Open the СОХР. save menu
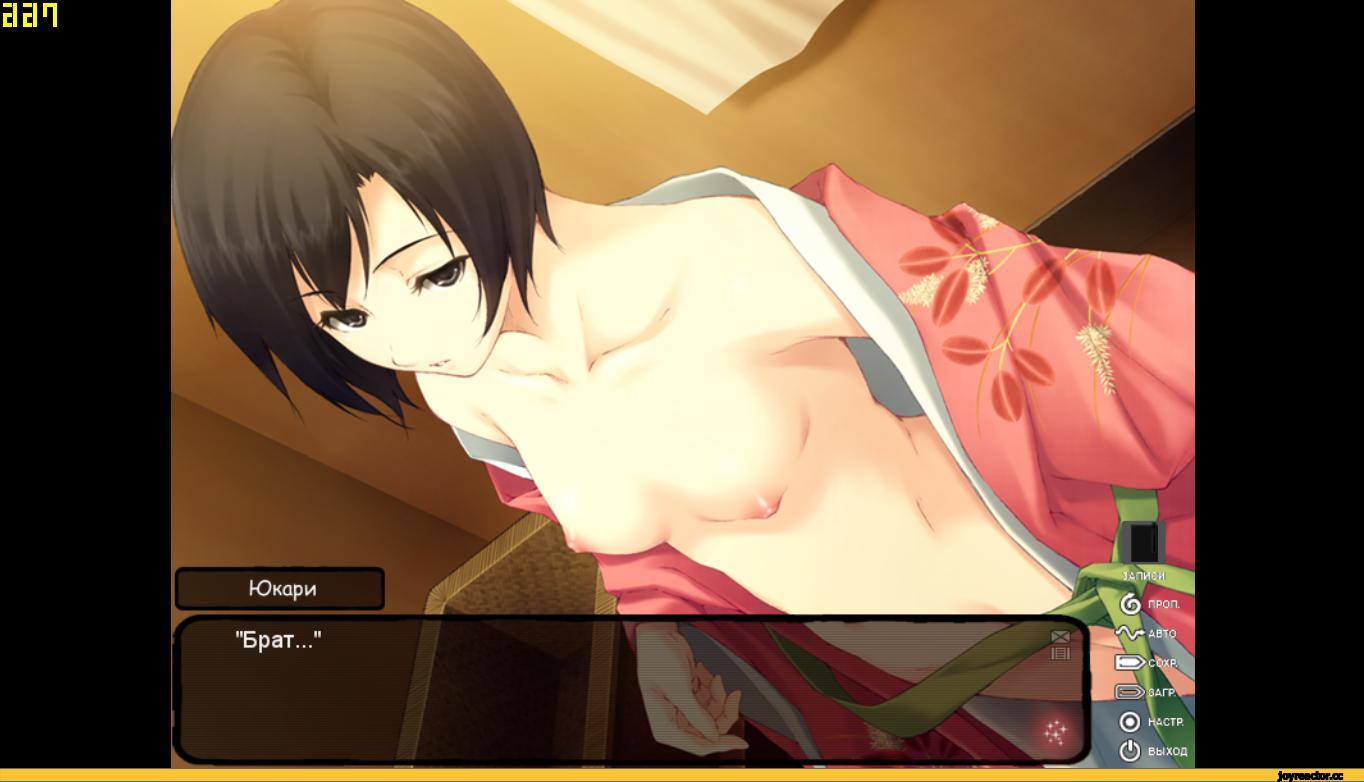1364x782 pixels. point(1146,662)
